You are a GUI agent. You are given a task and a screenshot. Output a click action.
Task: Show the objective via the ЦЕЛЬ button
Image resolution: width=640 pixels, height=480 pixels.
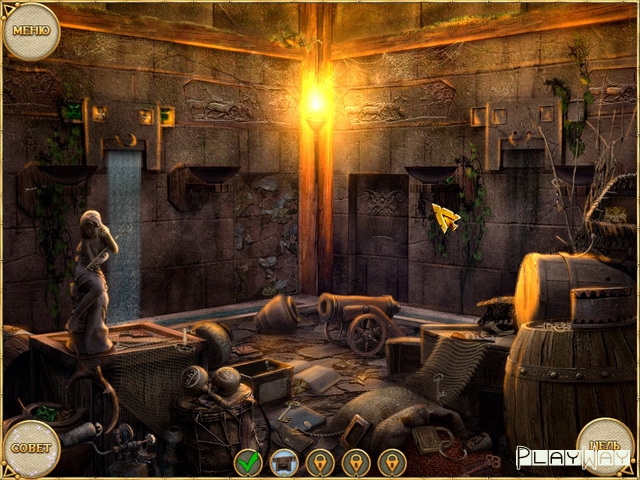(x=606, y=446)
